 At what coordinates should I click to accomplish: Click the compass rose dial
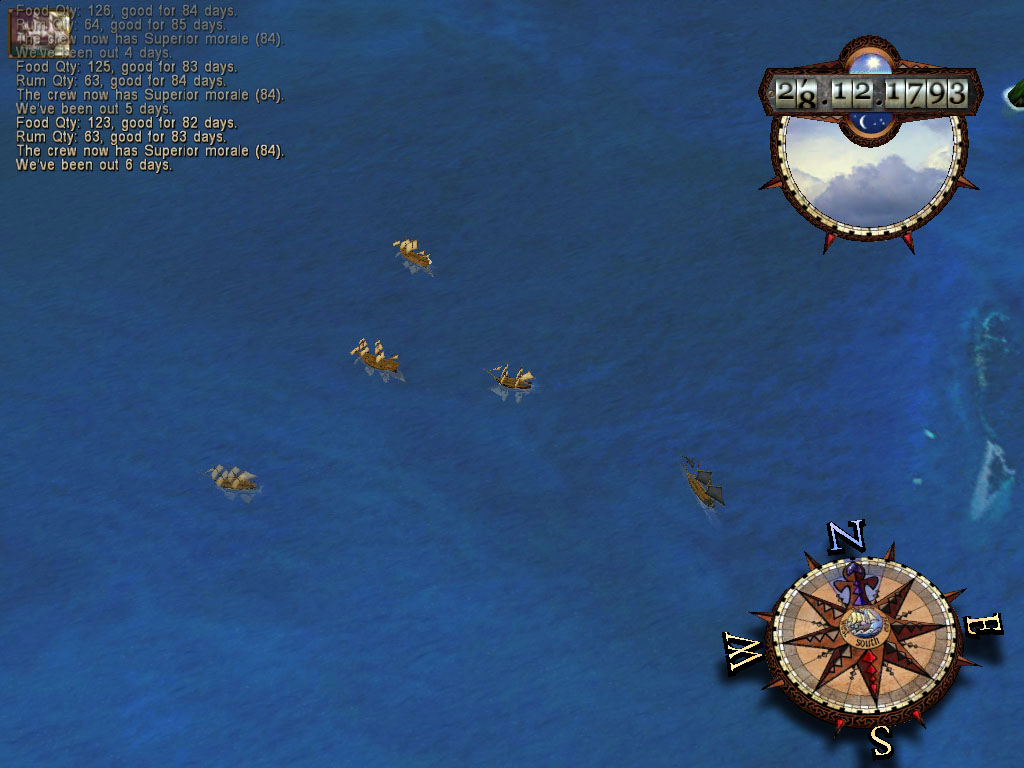pos(862,635)
